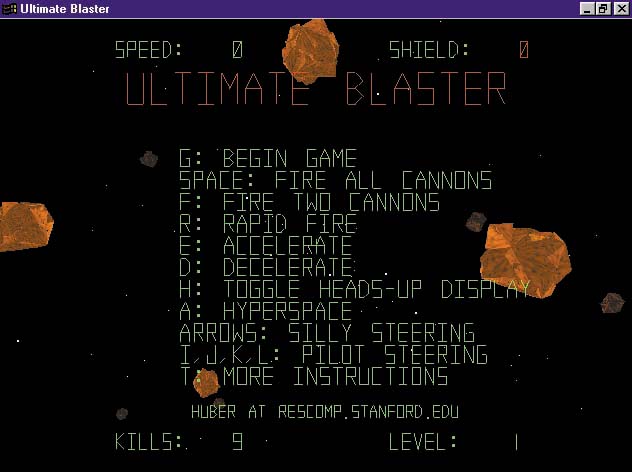Close the Ultimate Blaster window
The width and height of the screenshot is (632, 472).
tap(620, 9)
